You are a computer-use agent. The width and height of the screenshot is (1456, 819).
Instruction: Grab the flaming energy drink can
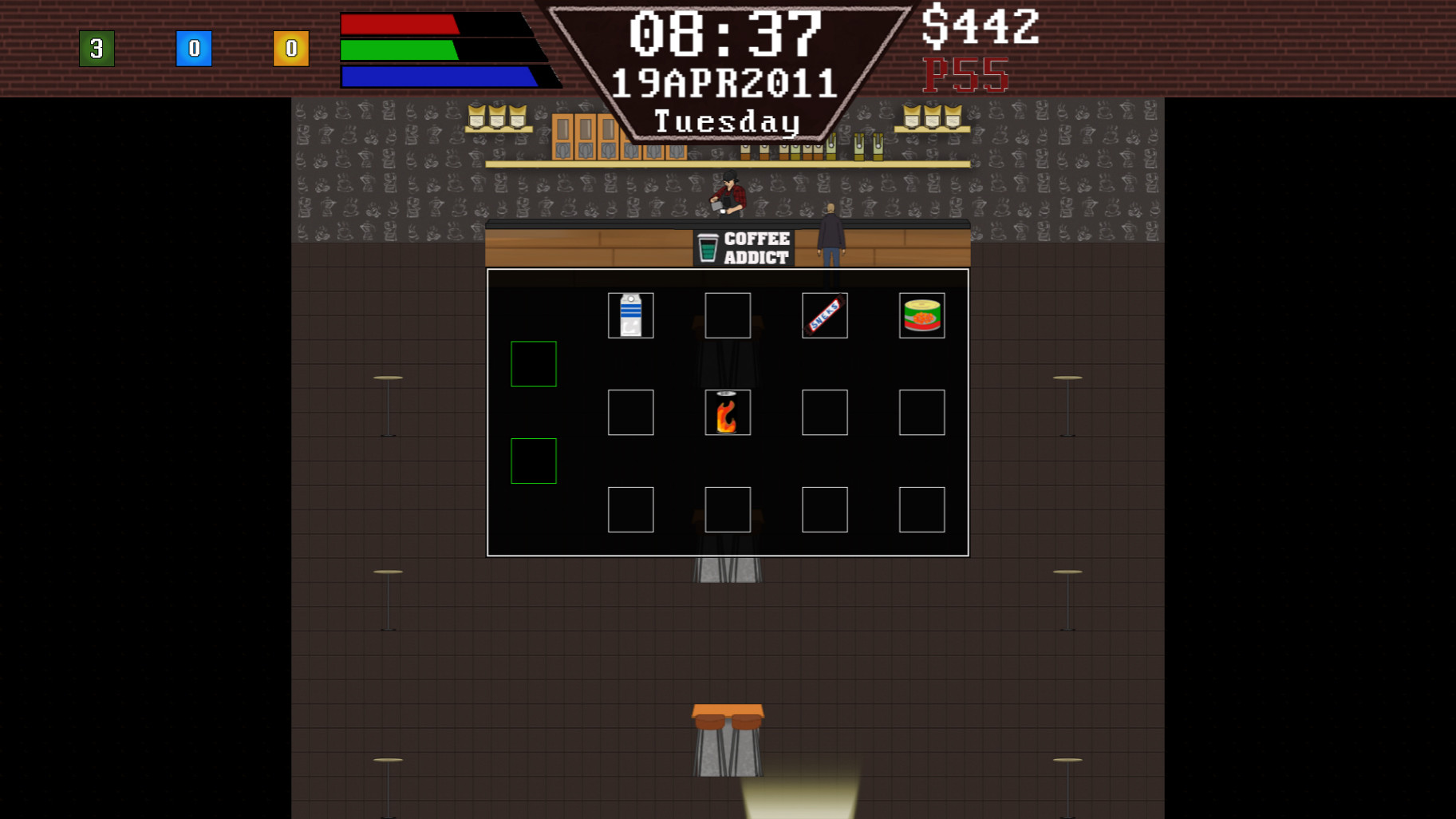click(727, 412)
